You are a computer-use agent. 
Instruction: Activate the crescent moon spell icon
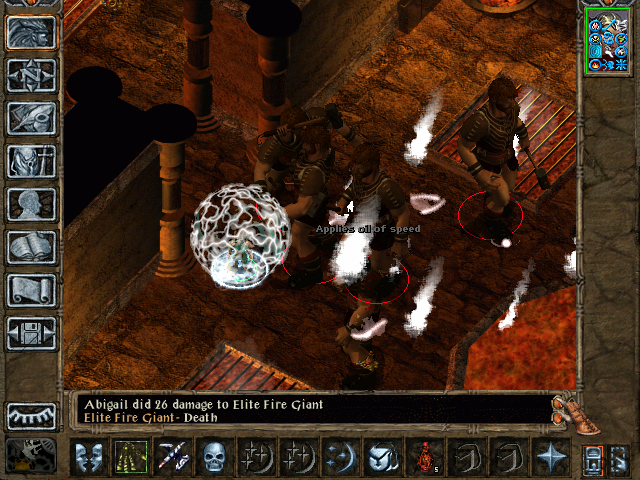pos(341,456)
